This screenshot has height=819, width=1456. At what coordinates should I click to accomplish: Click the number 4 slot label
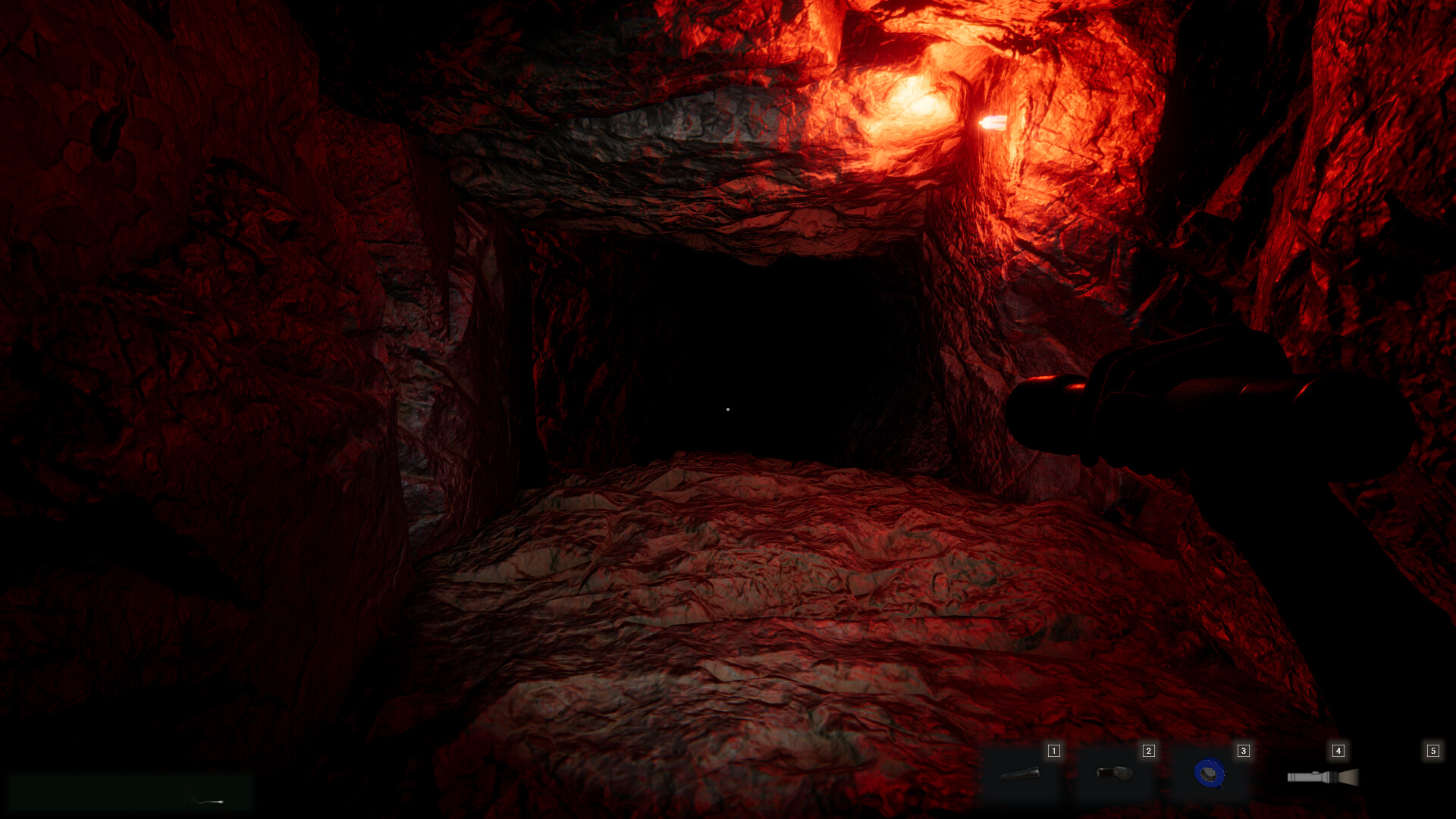pyautogui.click(x=1337, y=750)
